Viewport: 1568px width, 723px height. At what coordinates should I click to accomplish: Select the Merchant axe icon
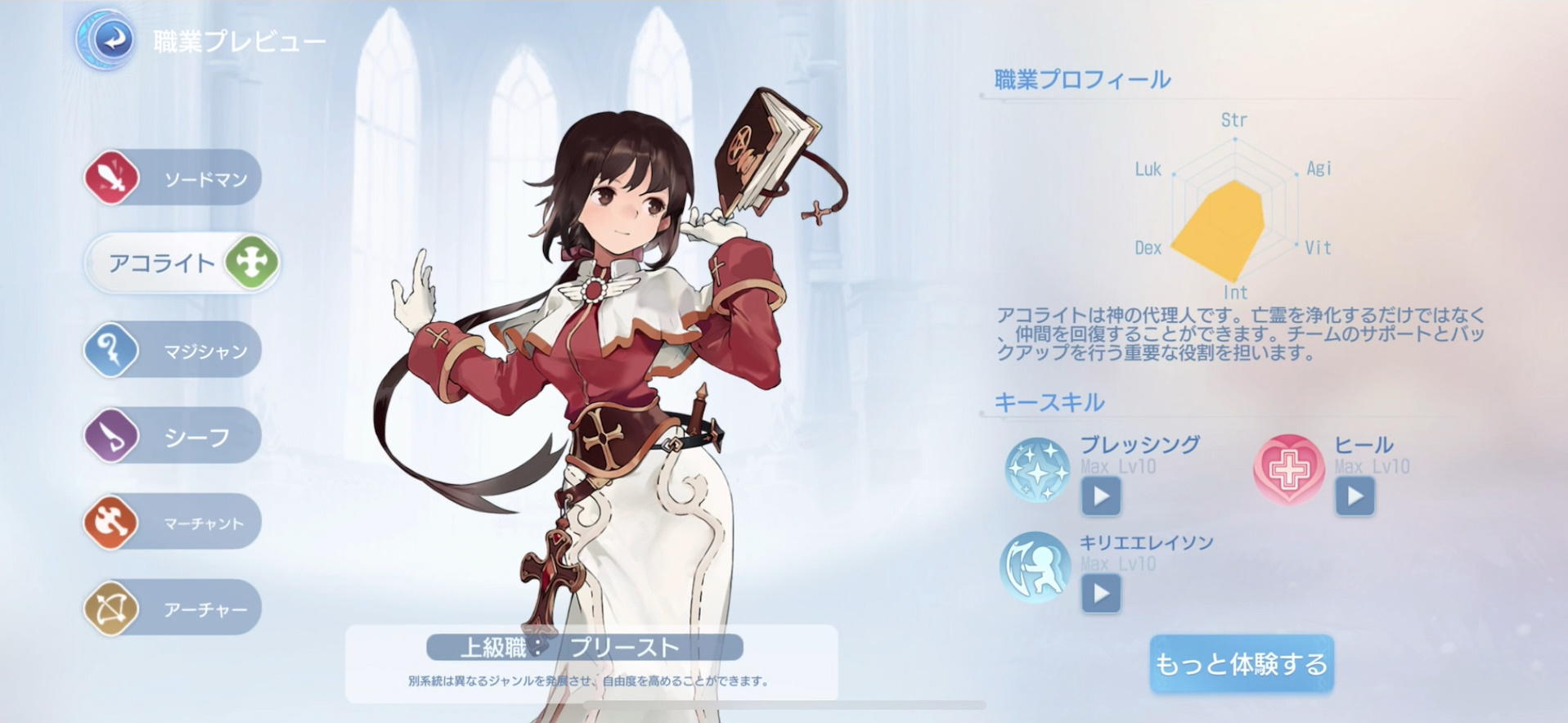(x=110, y=522)
